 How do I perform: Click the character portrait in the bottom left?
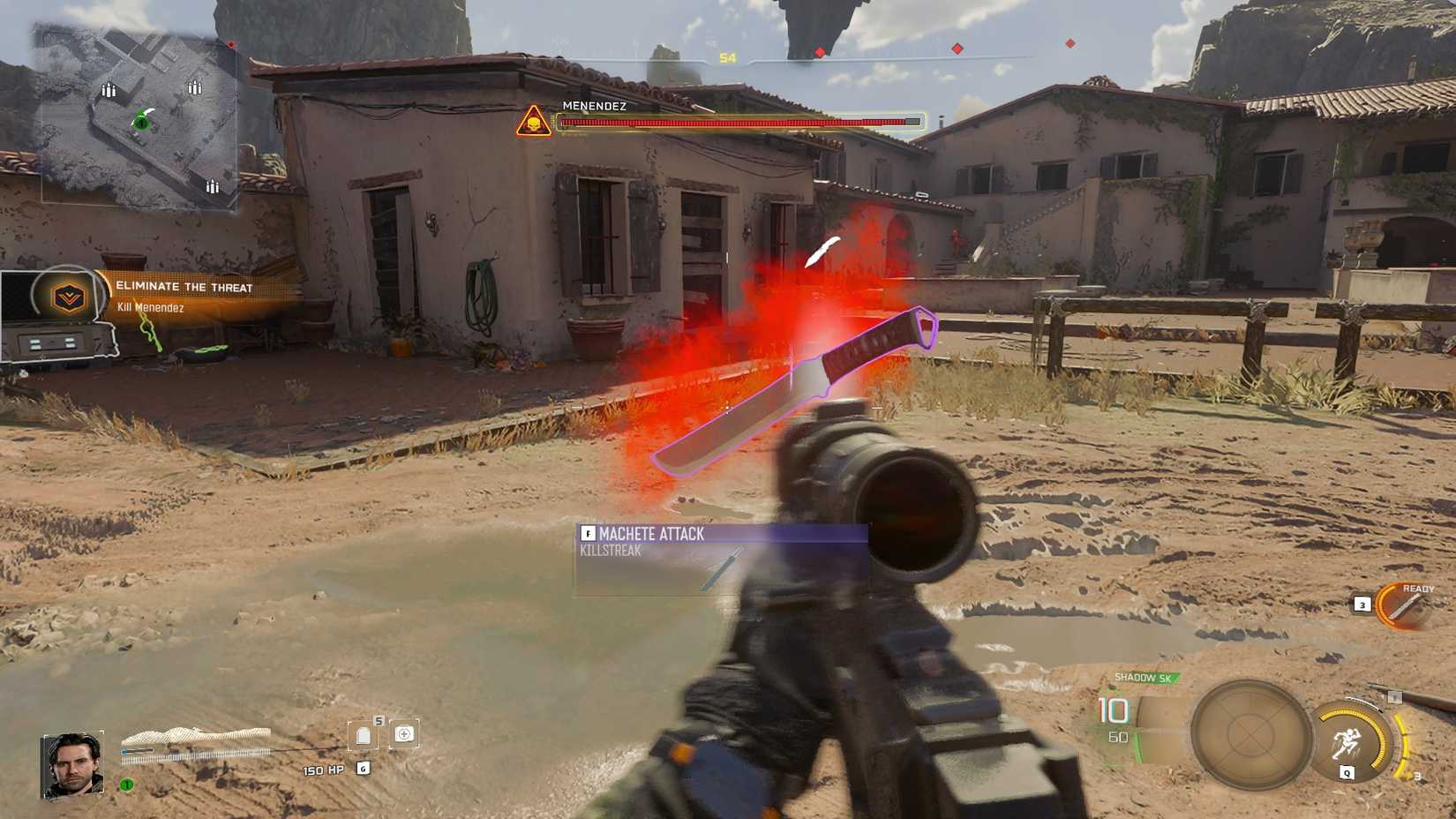coord(71,762)
